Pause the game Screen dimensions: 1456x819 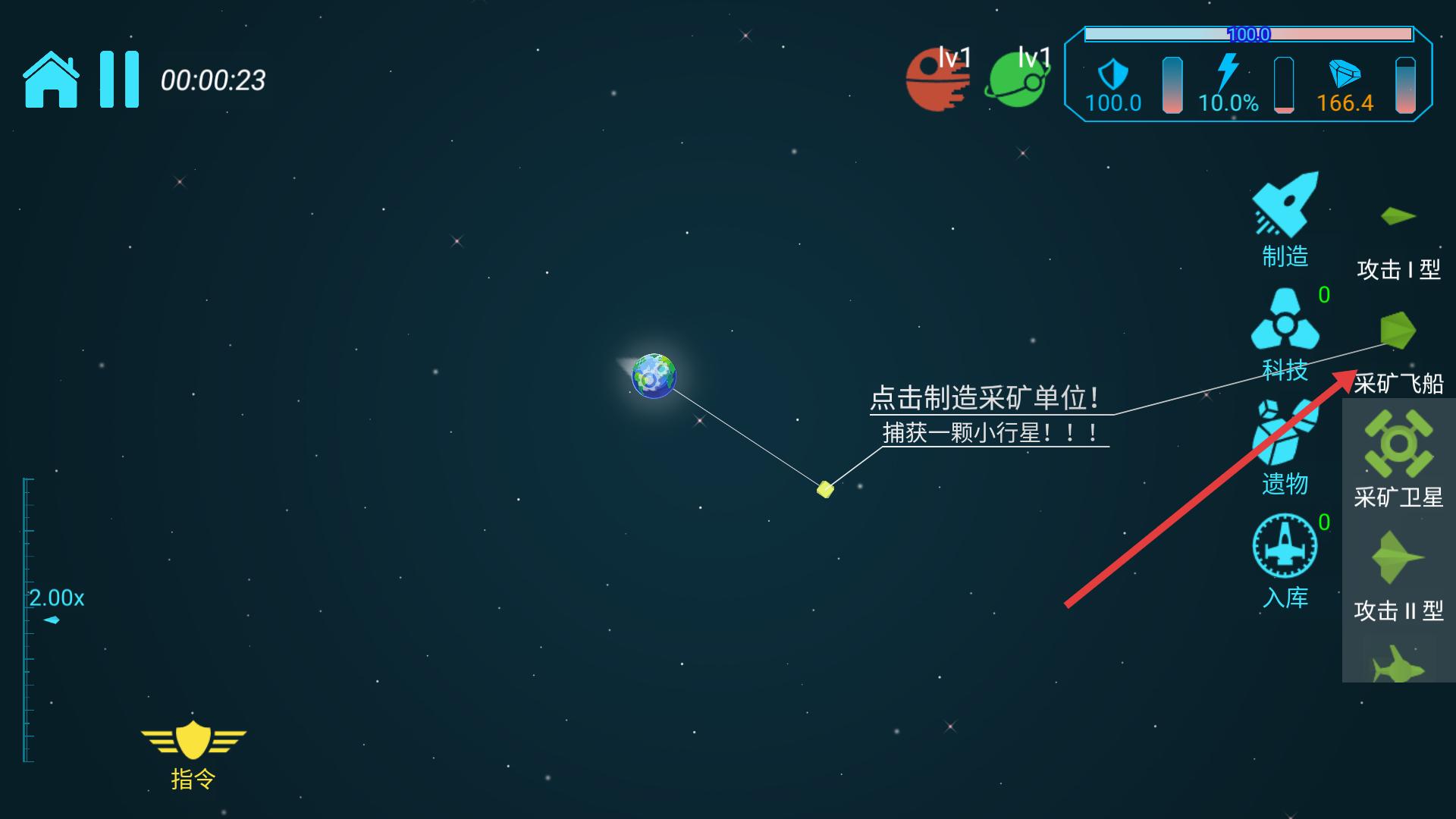[x=120, y=78]
